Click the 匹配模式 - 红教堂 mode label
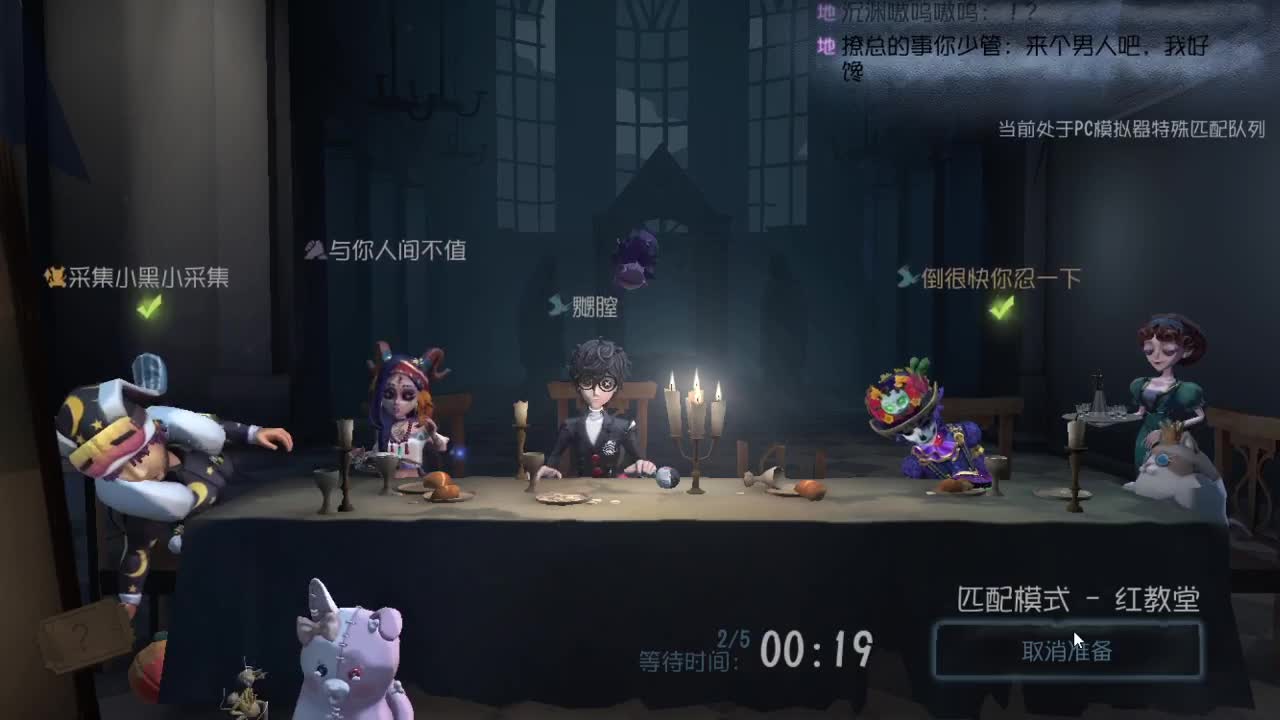The image size is (1280, 720). tap(1078, 596)
